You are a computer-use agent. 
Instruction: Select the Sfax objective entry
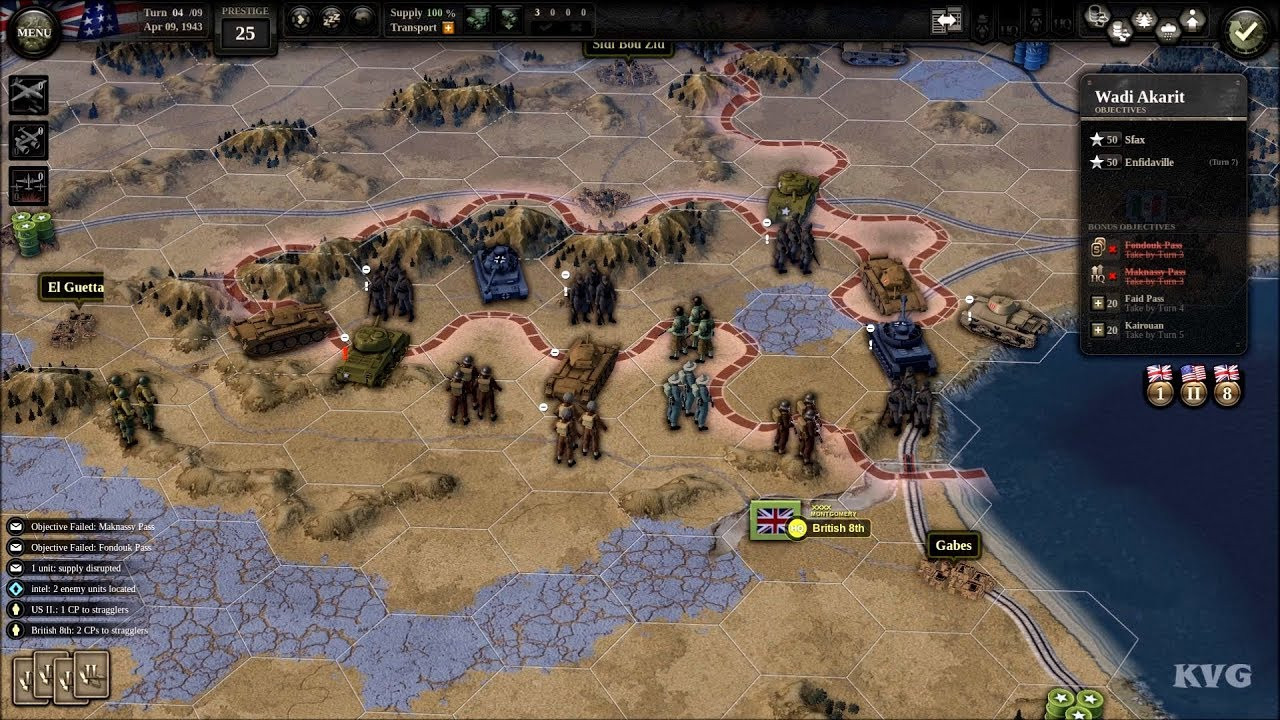coord(1134,140)
